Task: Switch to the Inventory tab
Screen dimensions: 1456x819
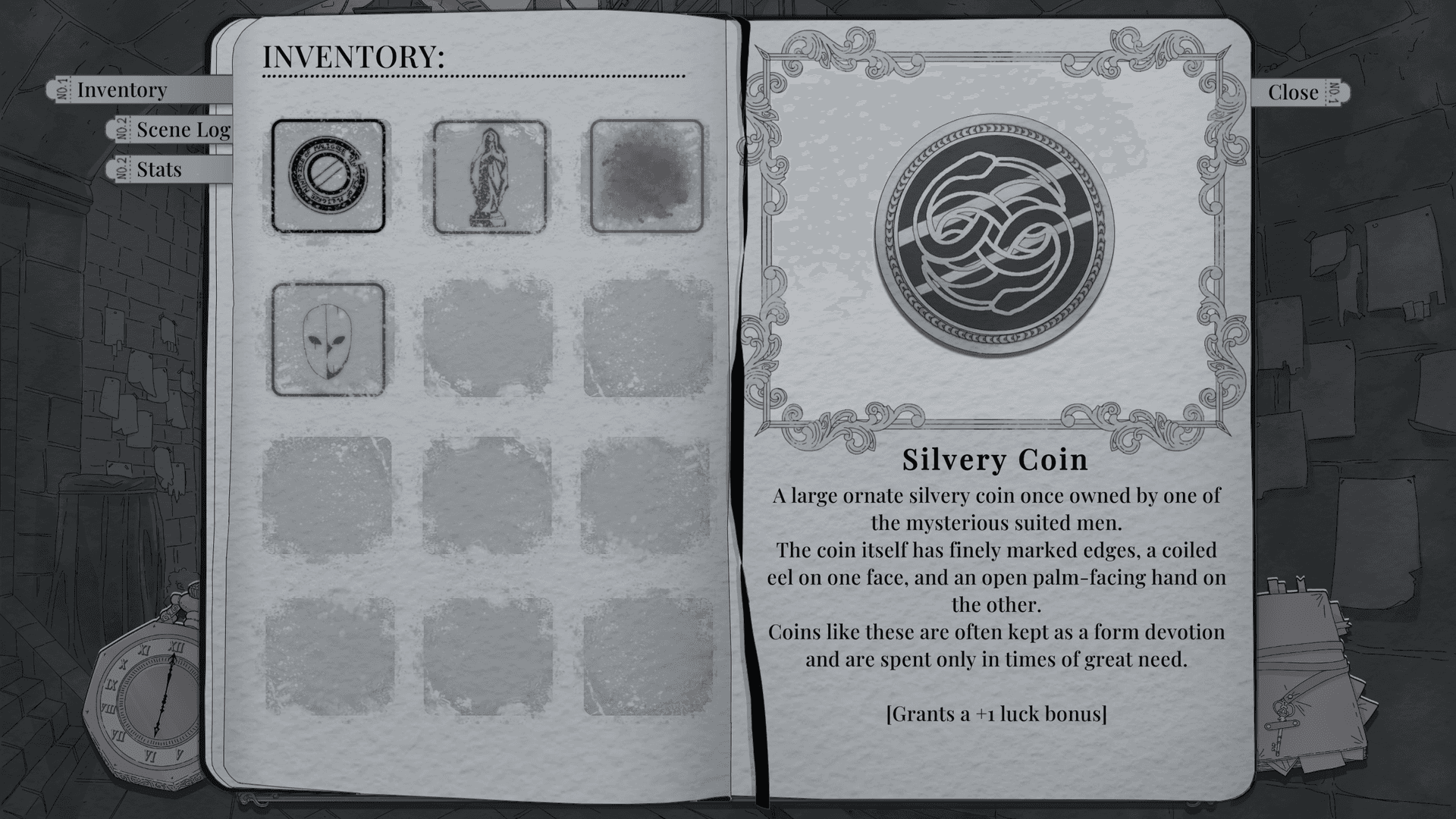Action: click(121, 90)
